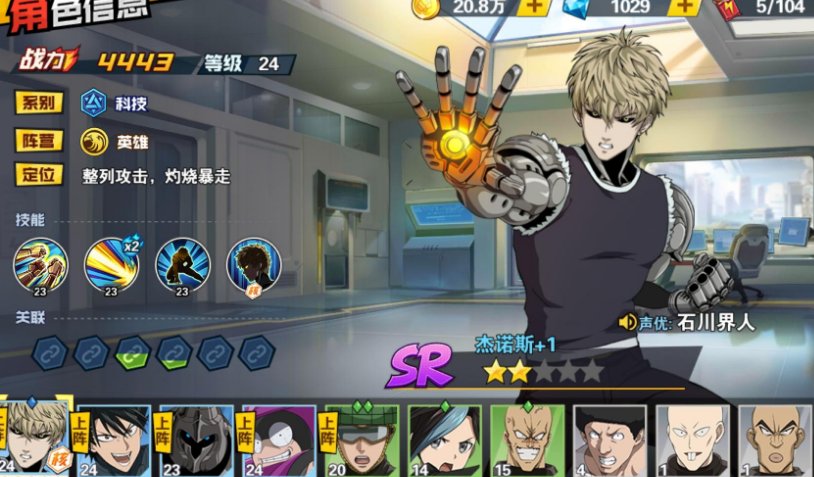This screenshot has height=477, width=814.
Task: Add more blue diamonds with the plus button
Action: coord(685,6)
